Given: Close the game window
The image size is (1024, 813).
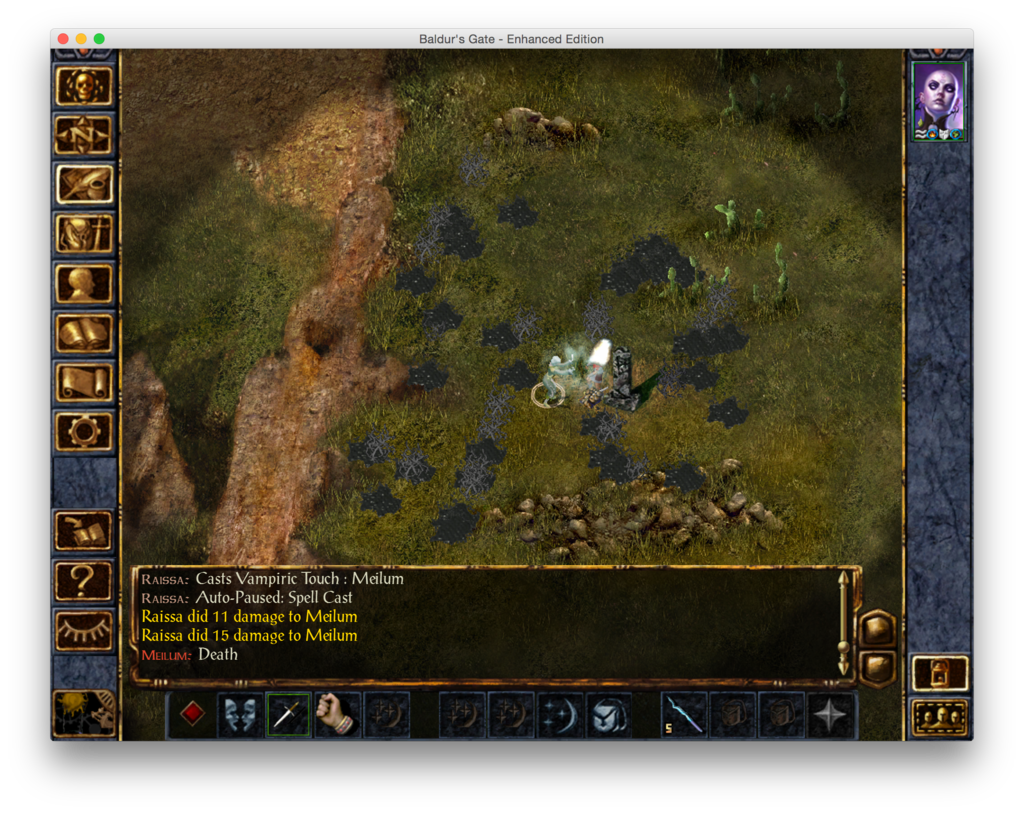Looking at the screenshot, I should pyautogui.click(x=63, y=39).
